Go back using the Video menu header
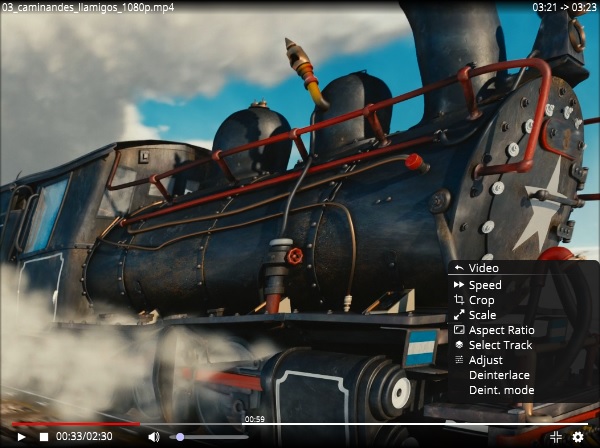The width and height of the screenshot is (600, 448). 483,268
